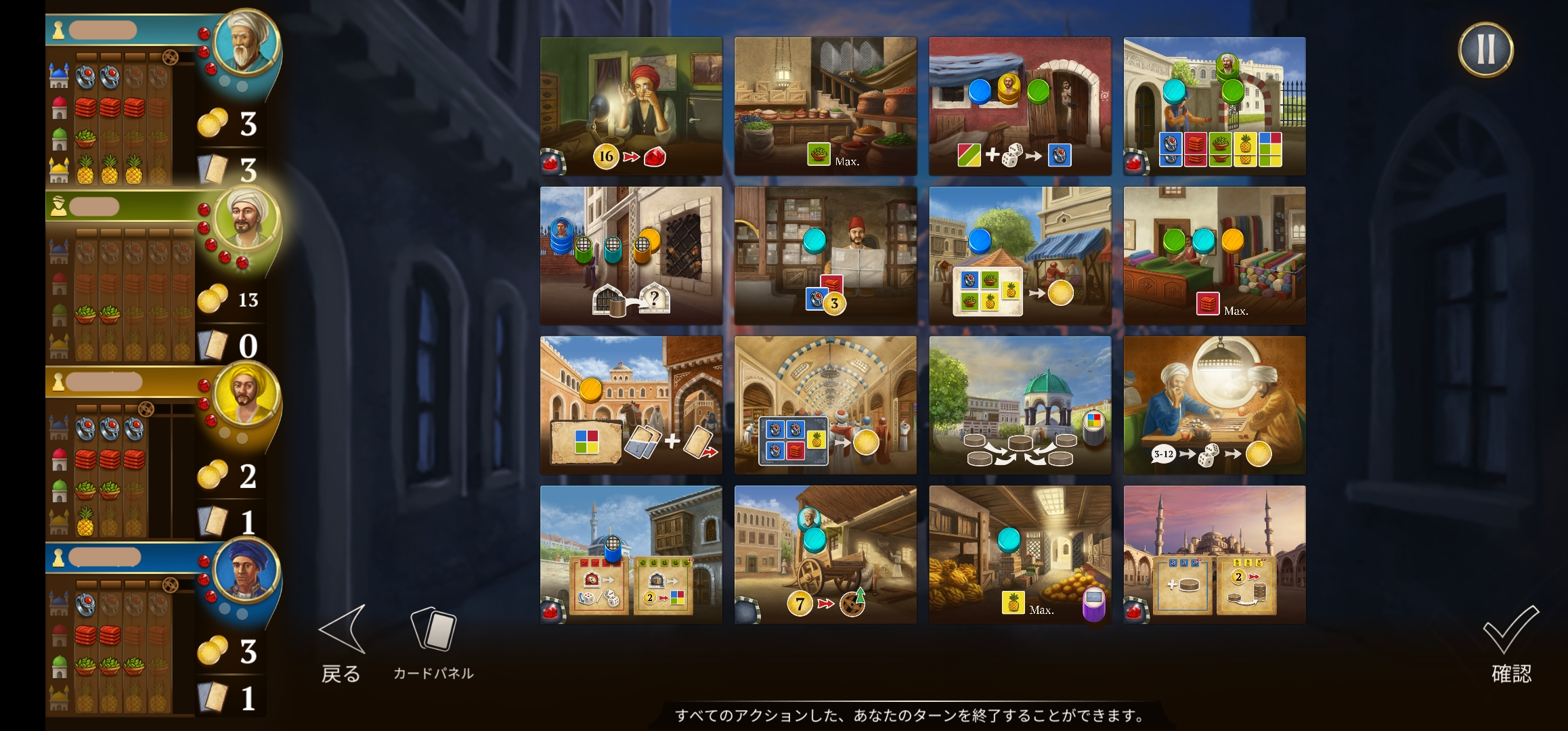This screenshot has width=1568, height=731.
Task: Select the wainwright tile costing 7
Action: click(825, 555)
